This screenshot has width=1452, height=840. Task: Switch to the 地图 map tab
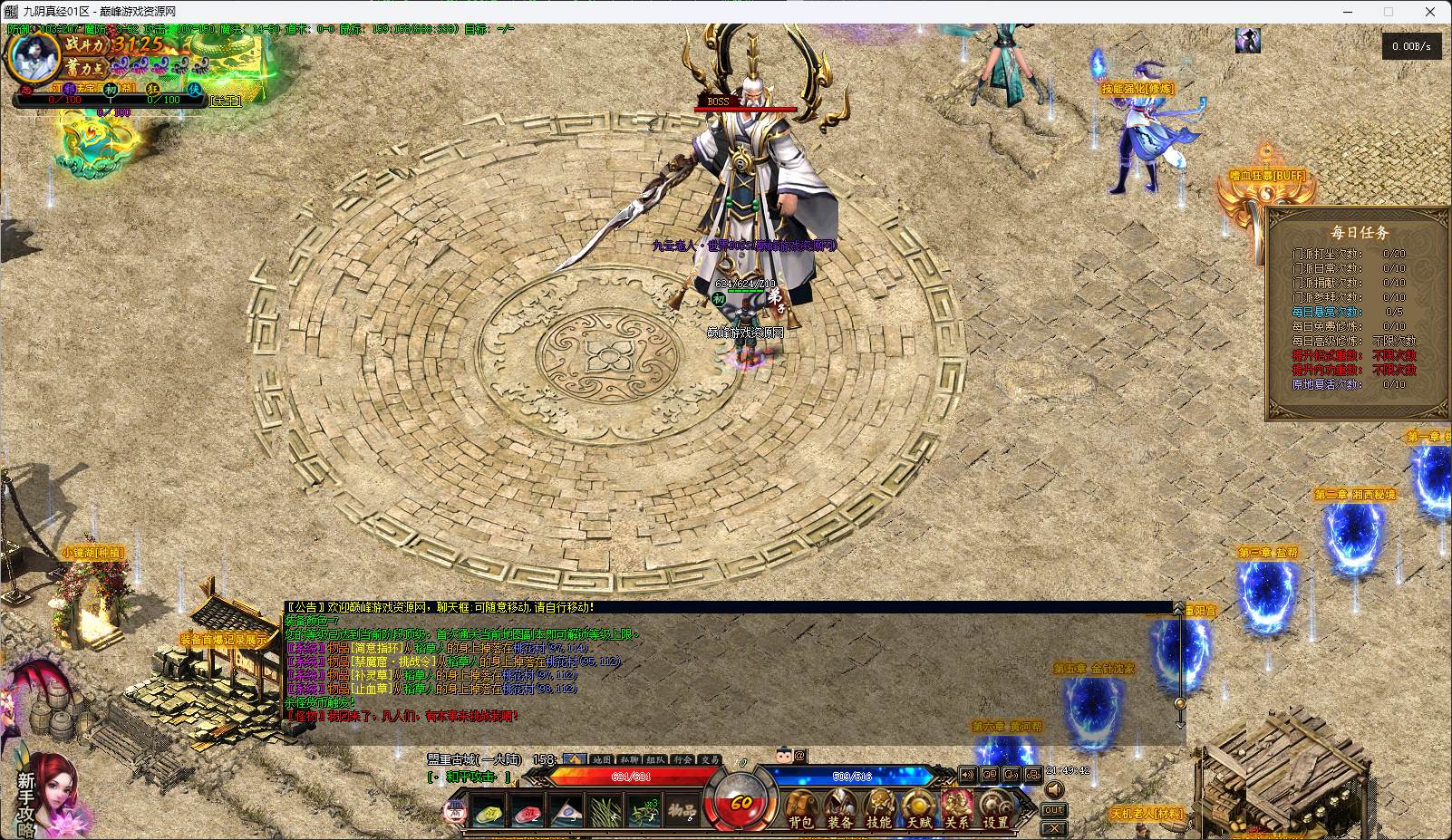click(x=601, y=759)
